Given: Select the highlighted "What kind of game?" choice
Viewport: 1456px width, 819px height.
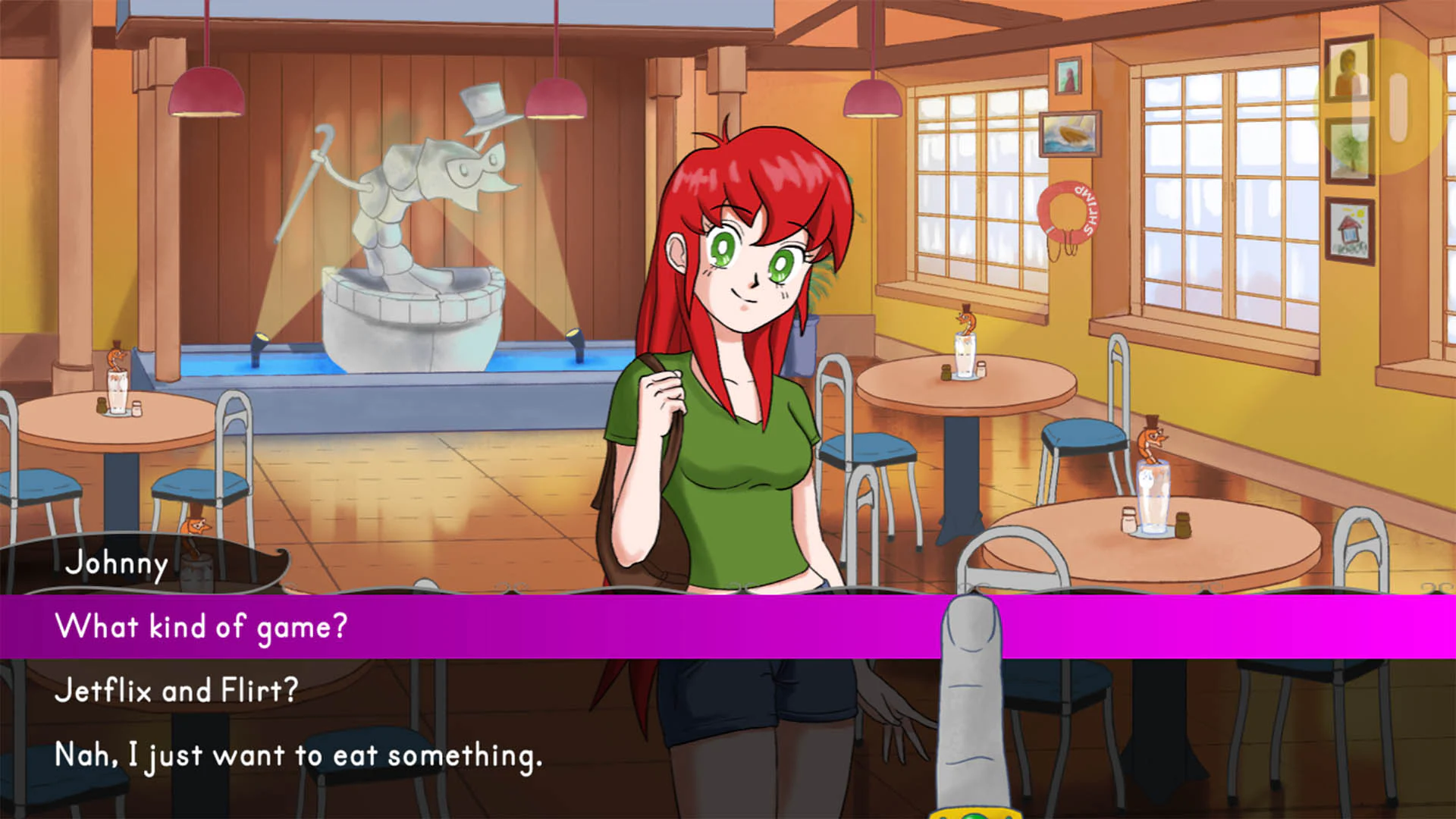Looking at the screenshot, I should pos(201,626).
